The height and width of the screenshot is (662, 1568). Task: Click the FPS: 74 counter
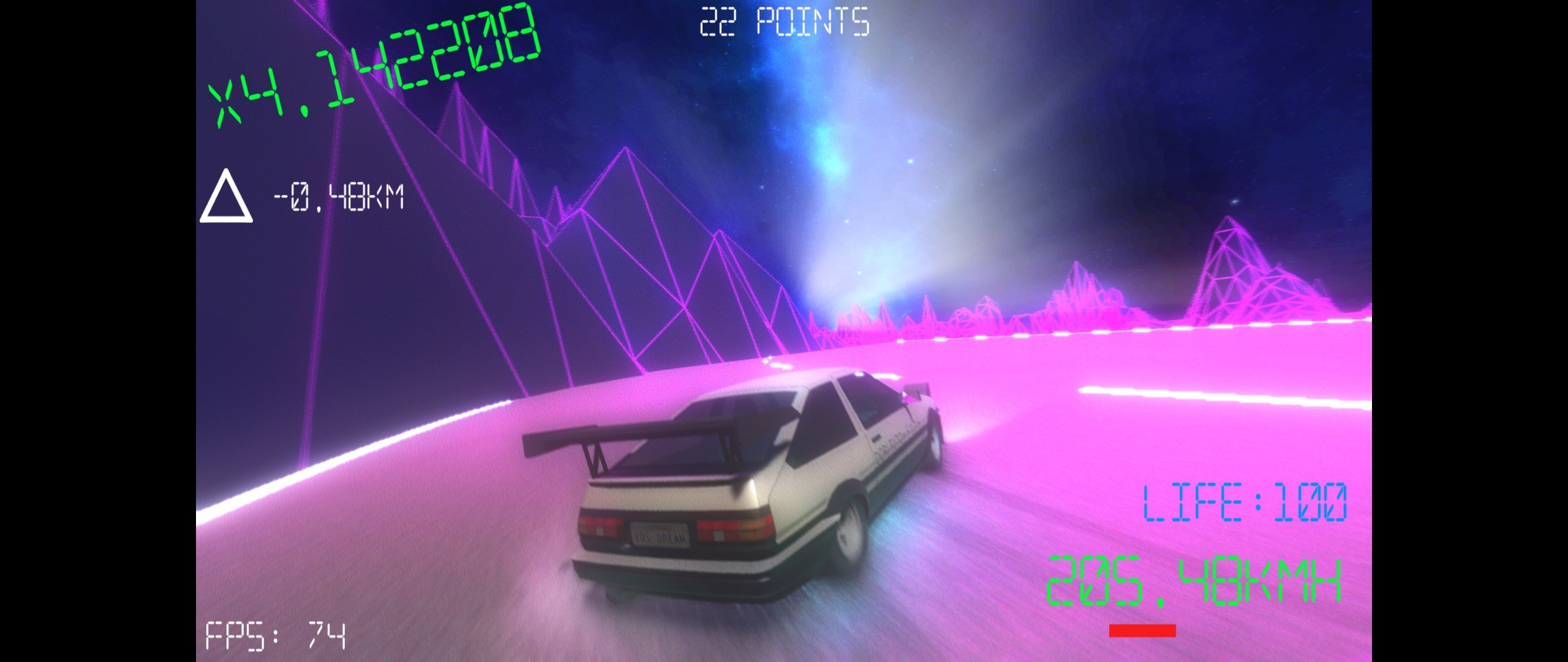(x=276, y=637)
